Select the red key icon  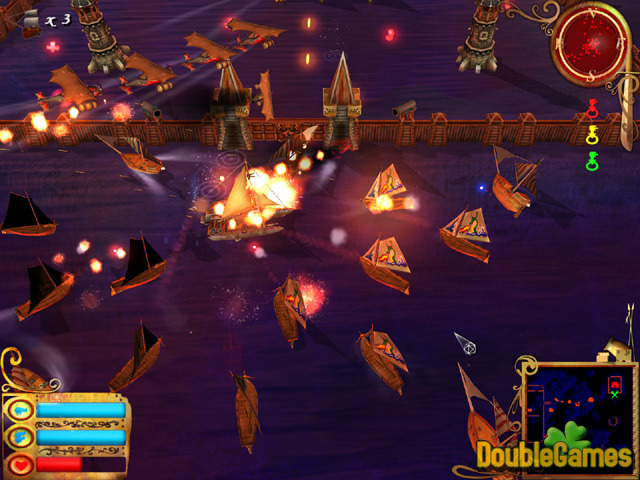(x=592, y=107)
